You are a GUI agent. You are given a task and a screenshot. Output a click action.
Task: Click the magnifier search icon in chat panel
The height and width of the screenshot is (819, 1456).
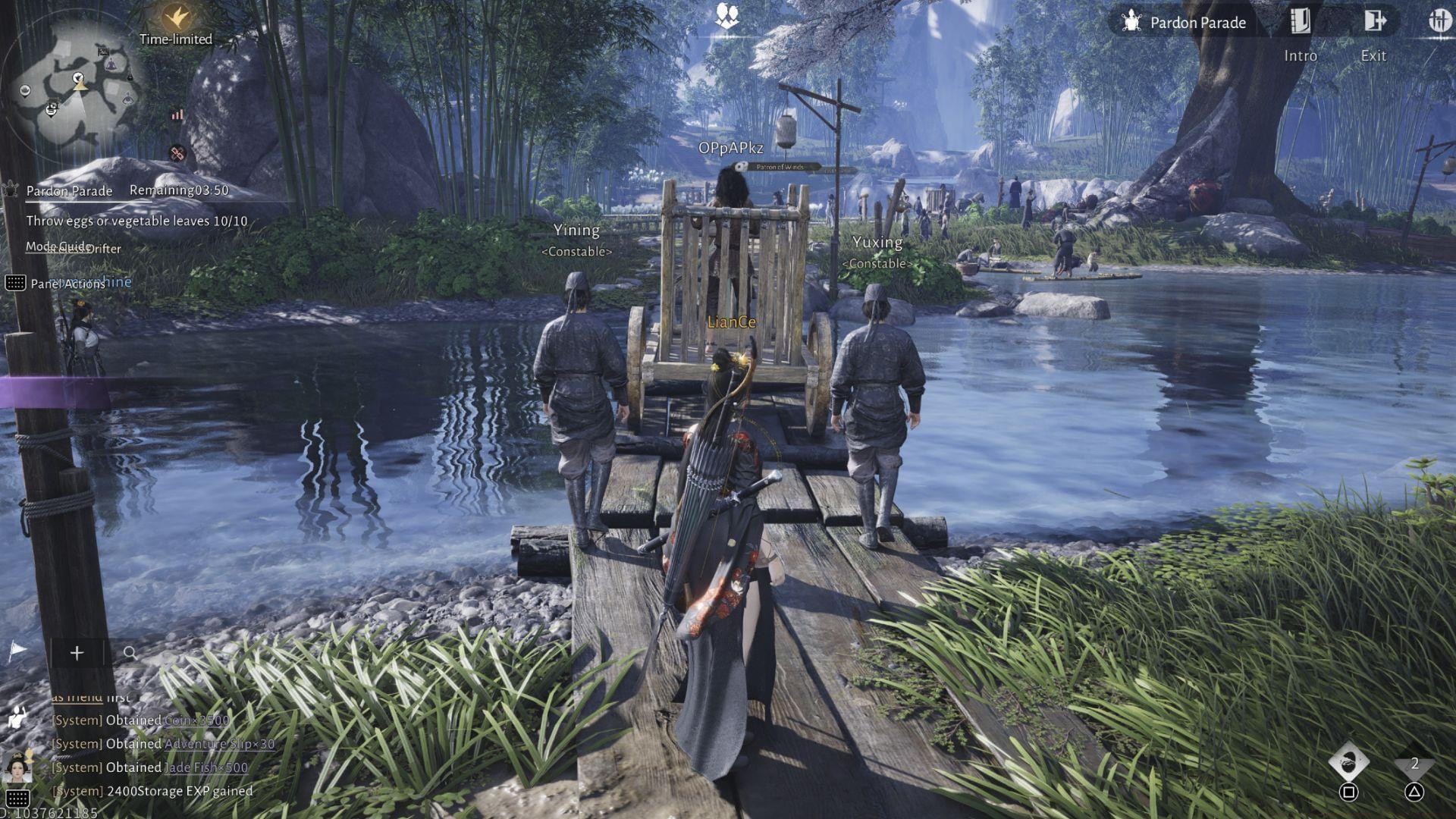129,653
